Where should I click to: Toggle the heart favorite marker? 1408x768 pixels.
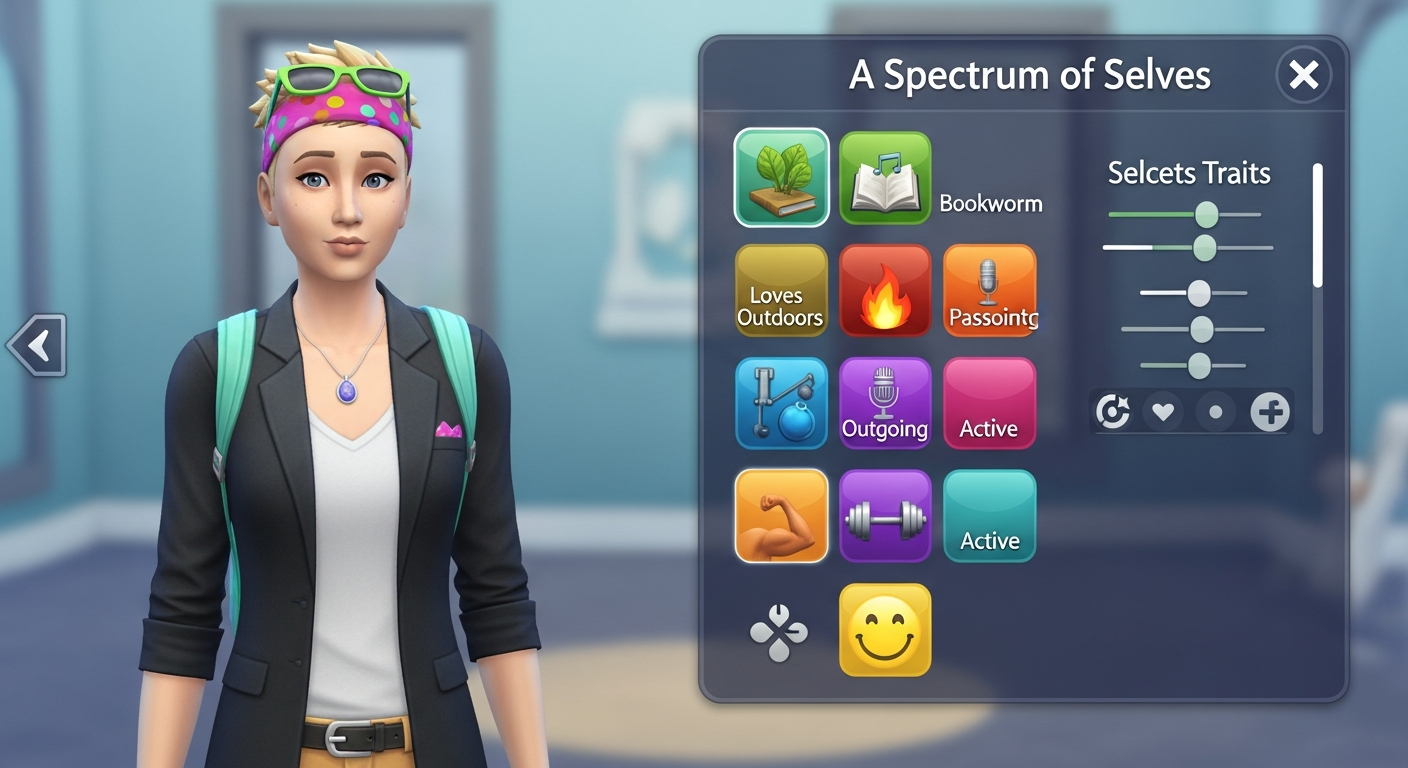pos(1164,411)
